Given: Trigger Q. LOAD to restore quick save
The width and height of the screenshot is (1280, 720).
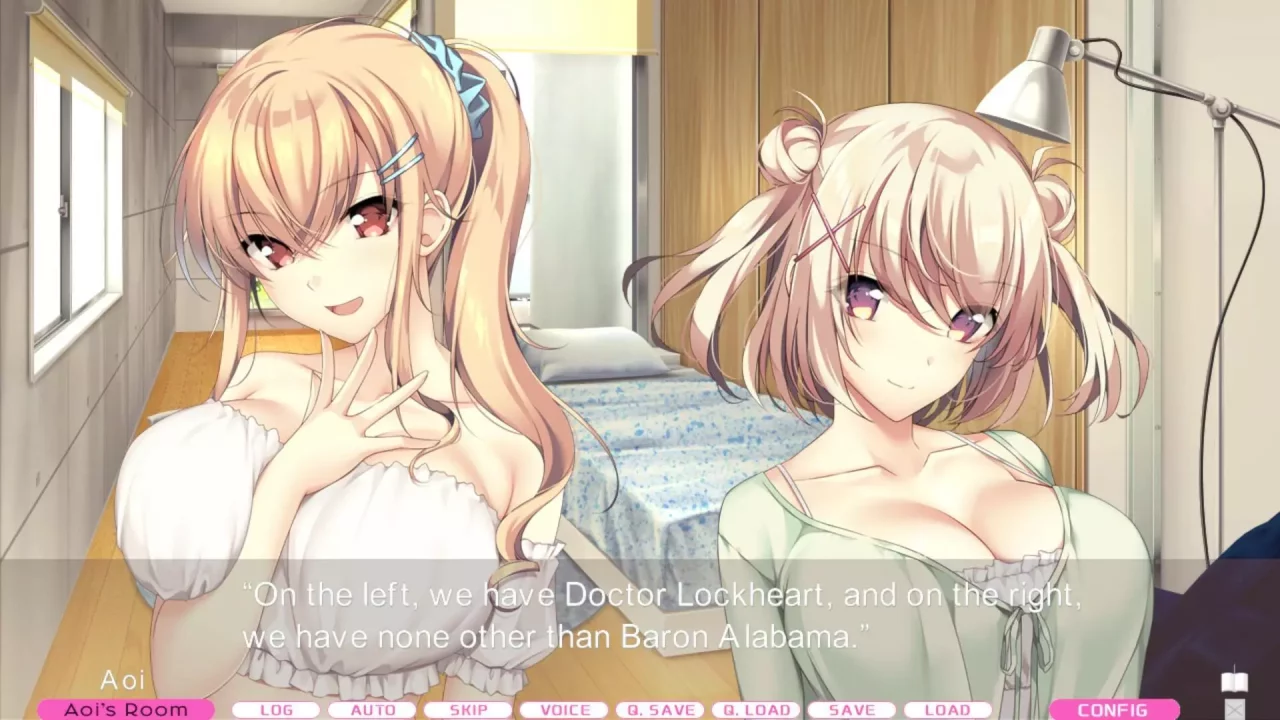Looking at the screenshot, I should pyautogui.click(x=757, y=709).
